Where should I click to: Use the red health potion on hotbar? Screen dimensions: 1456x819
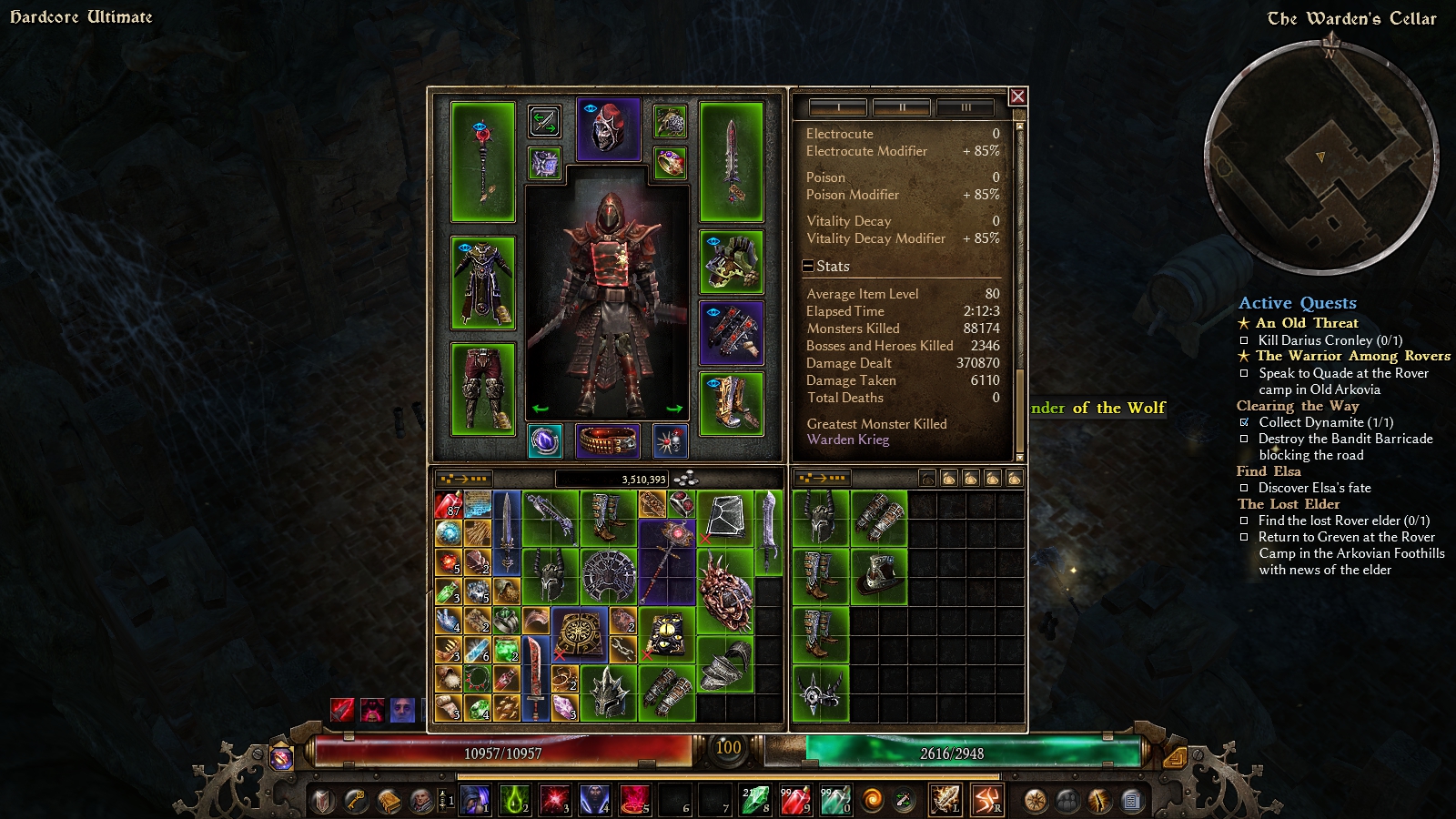[794, 800]
